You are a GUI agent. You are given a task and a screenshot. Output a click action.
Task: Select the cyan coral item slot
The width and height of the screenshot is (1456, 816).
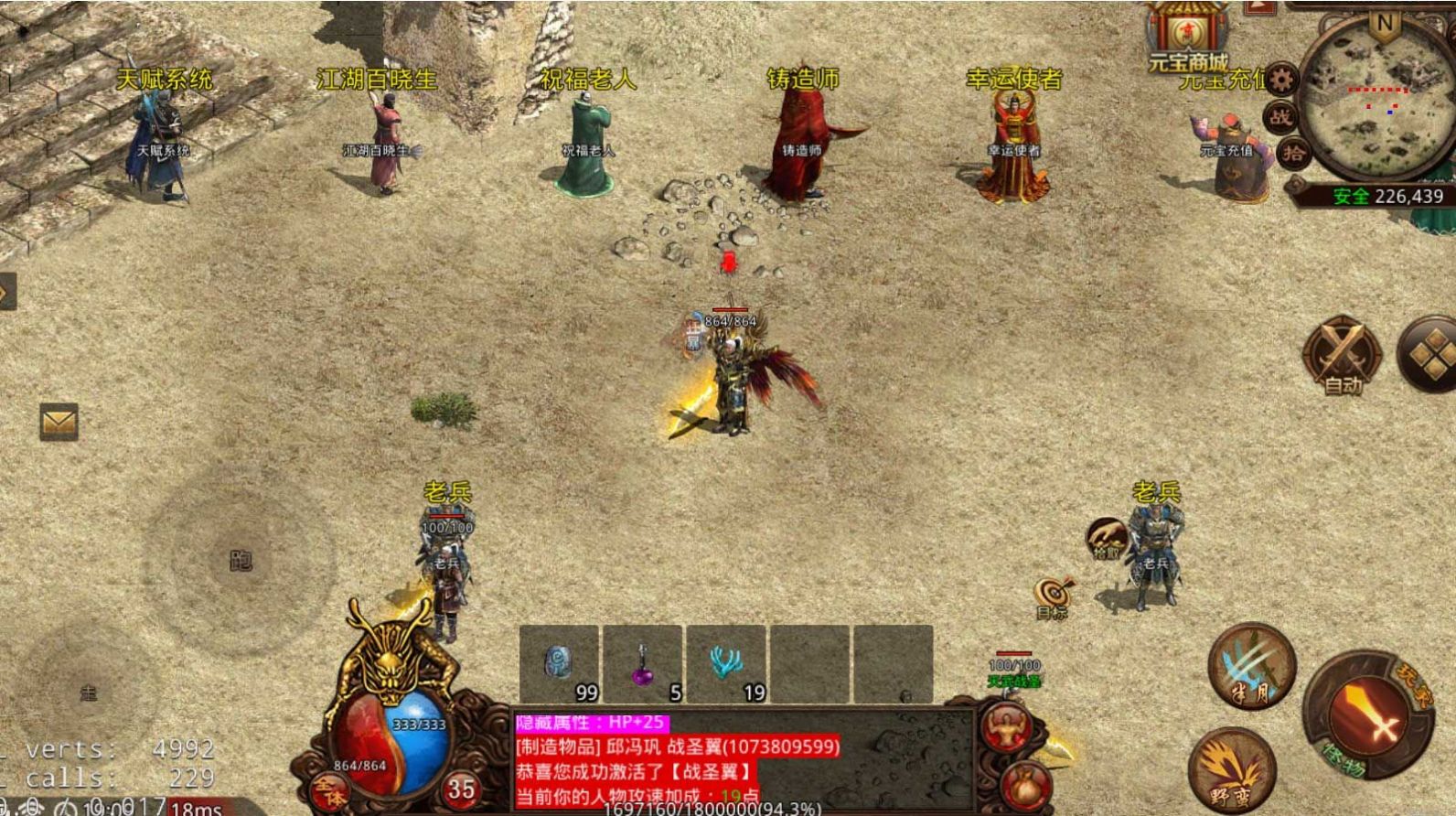726,664
